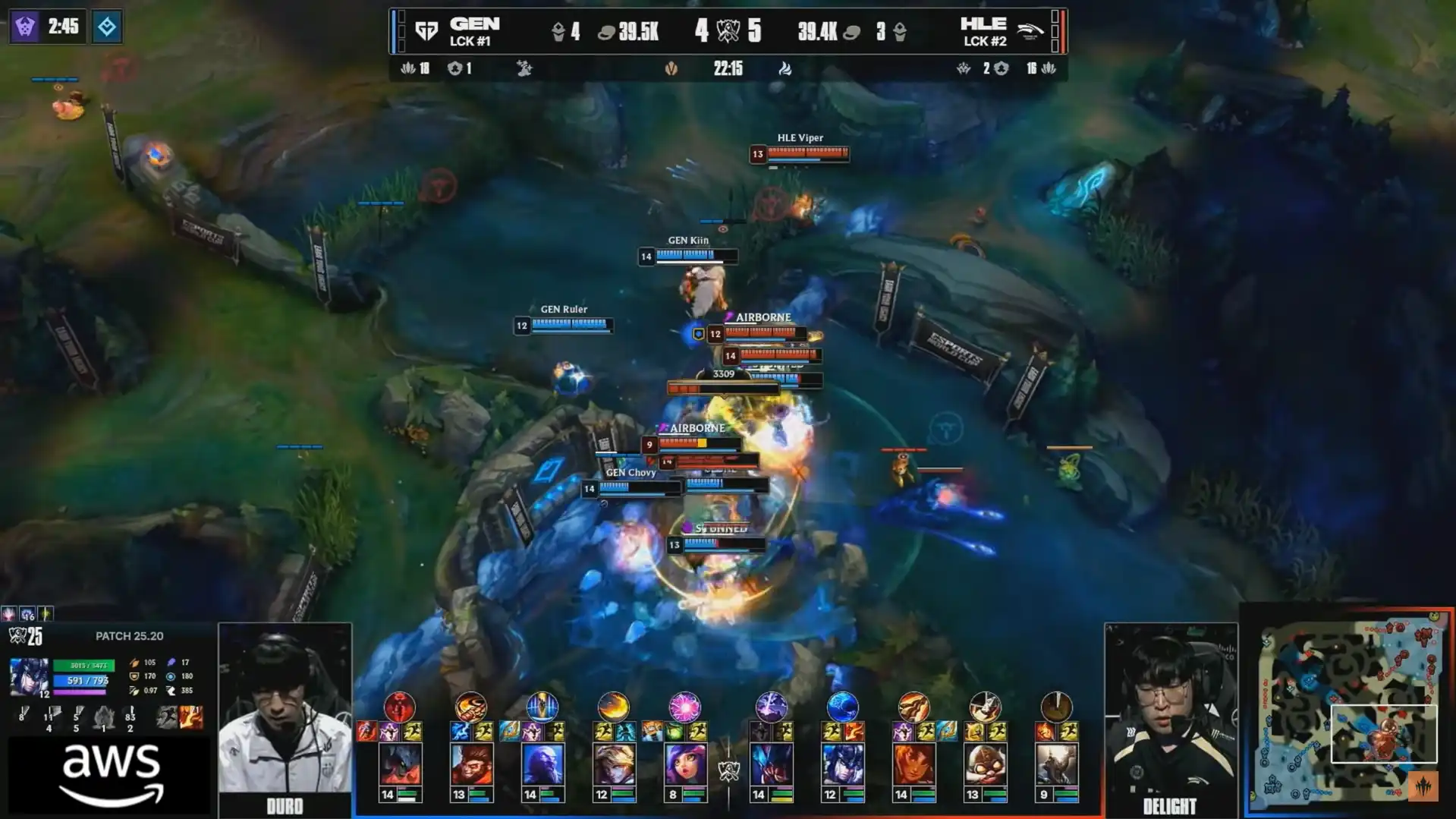Click the AWS sponsor logo
1456x819 pixels.
111,774
